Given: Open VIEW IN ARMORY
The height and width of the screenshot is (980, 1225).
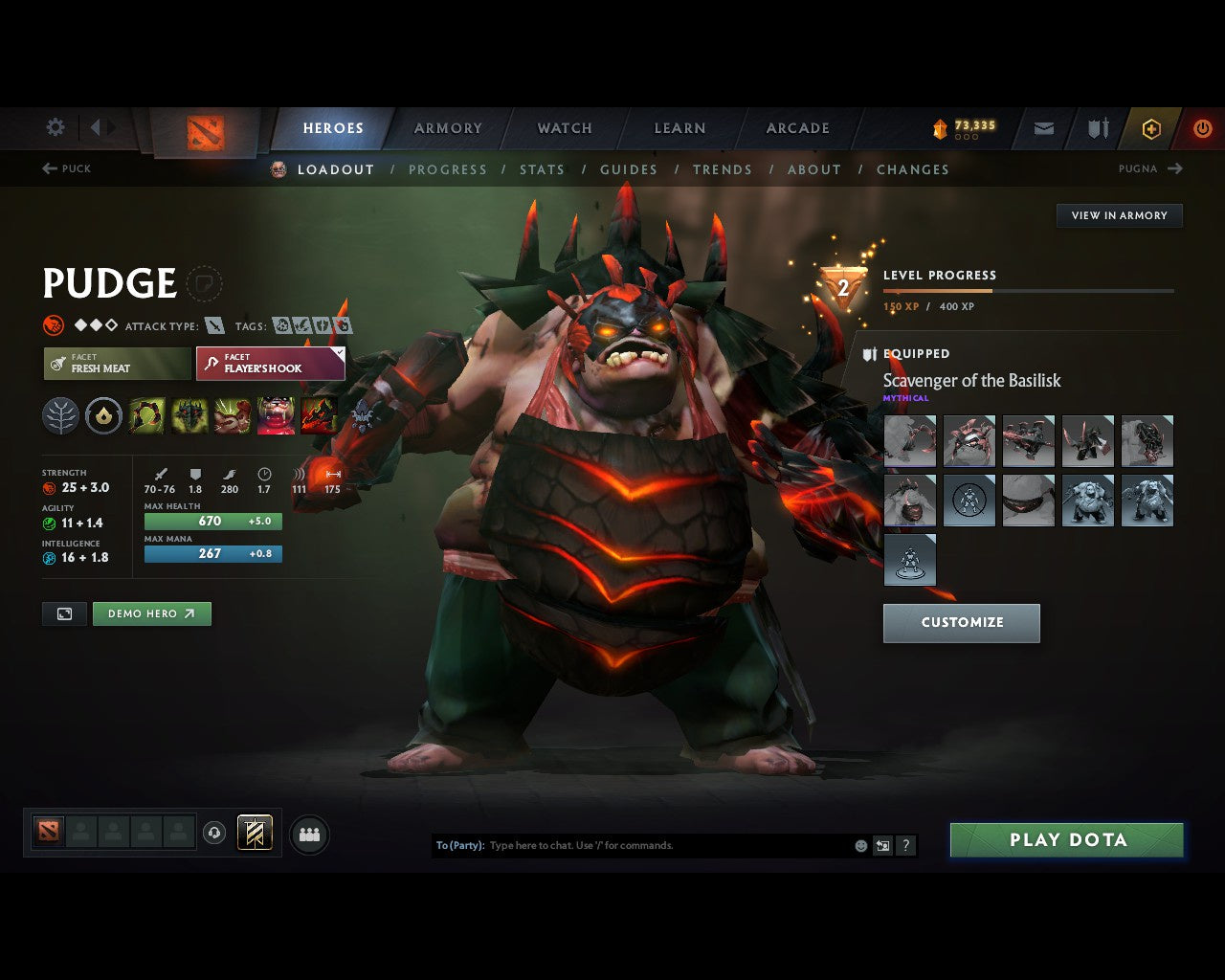Looking at the screenshot, I should (x=1119, y=215).
